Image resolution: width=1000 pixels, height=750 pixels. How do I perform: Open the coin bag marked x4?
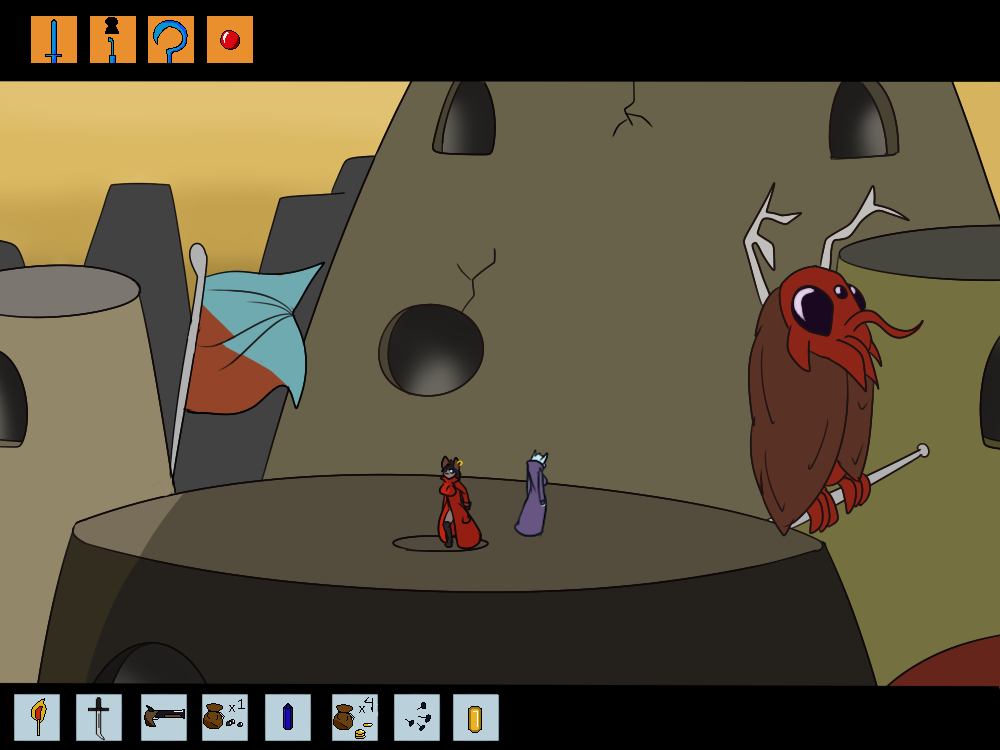pos(354,717)
